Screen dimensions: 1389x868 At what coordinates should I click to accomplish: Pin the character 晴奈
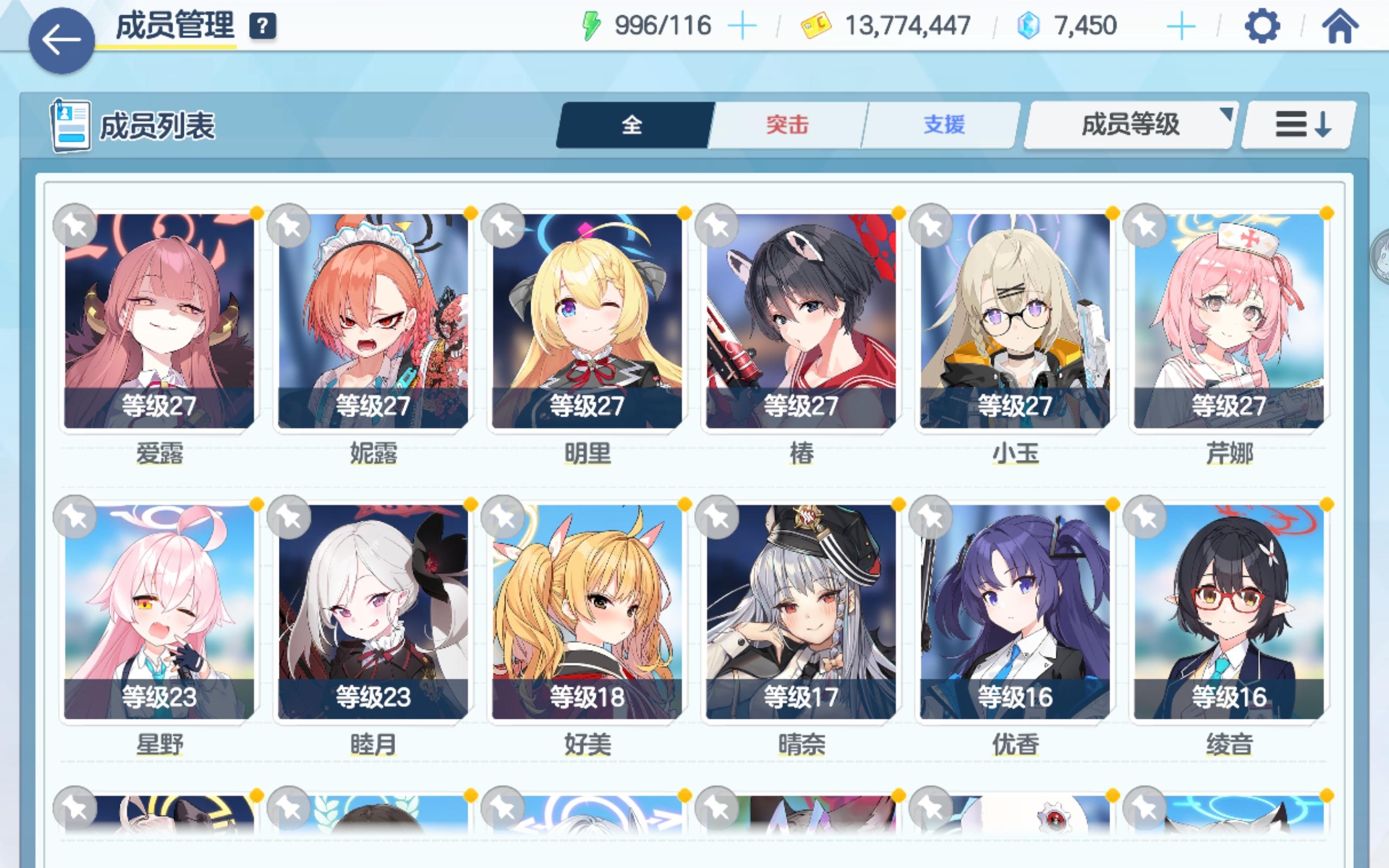click(716, 518)
